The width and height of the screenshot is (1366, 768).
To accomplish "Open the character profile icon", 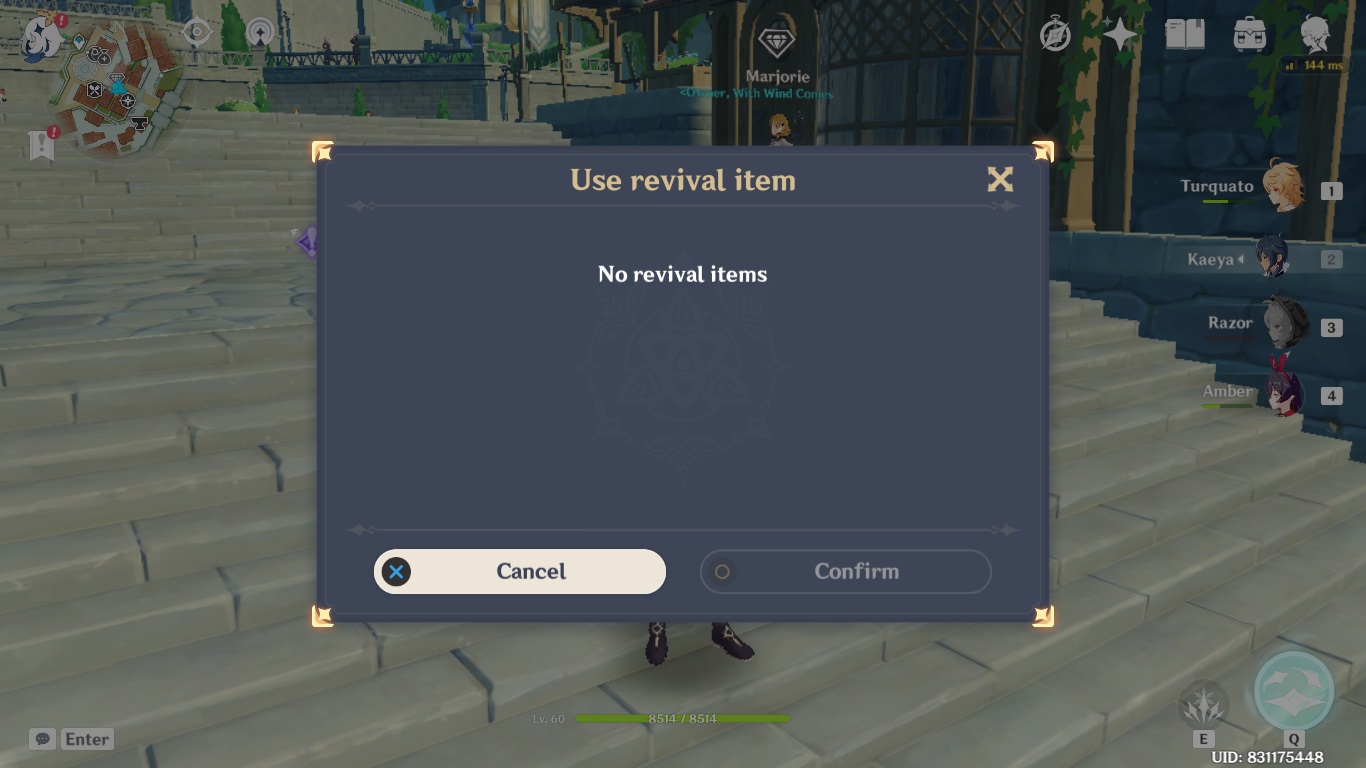I will click(x=1315, y=36).
